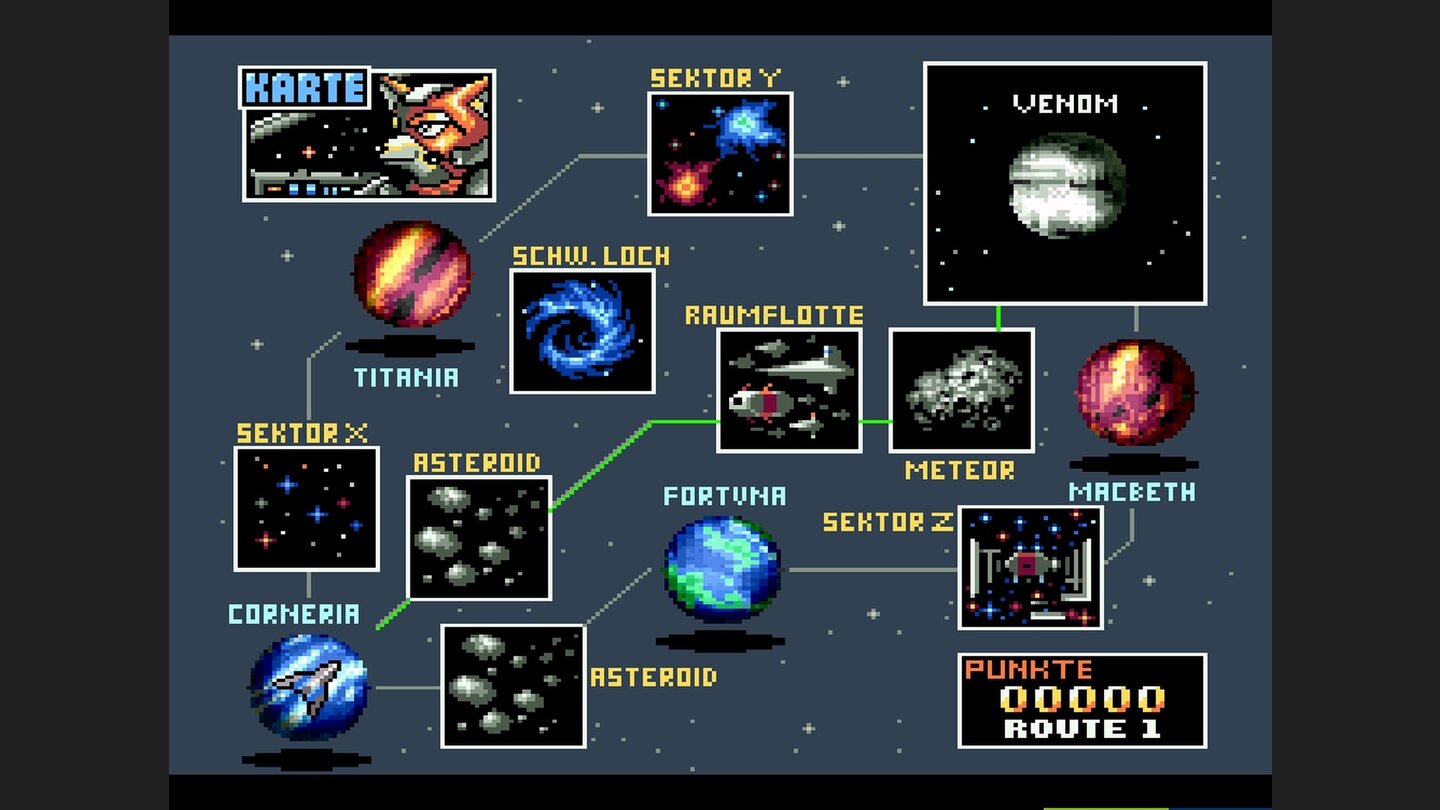Open the lower Asteroid field panel
This screenshot has height=810, width=1440.
(511, 688)
